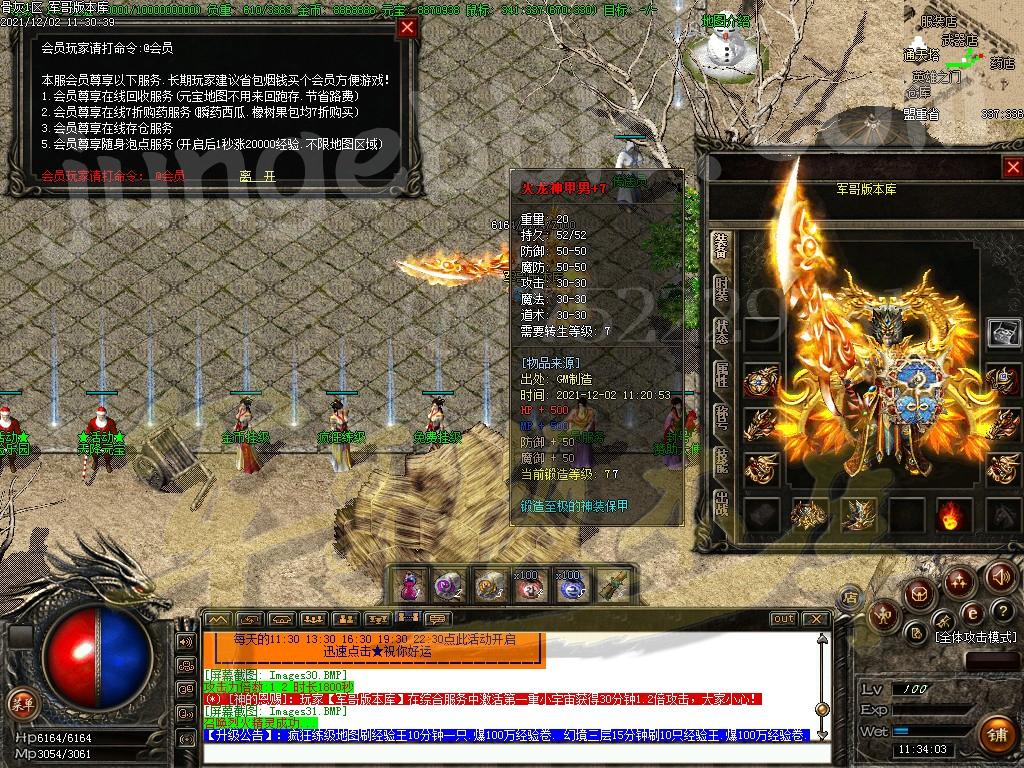The width and height of the screenshot is (1024, 768).
Task: Close the character equipment window
Action: [x=1013, y=167]
